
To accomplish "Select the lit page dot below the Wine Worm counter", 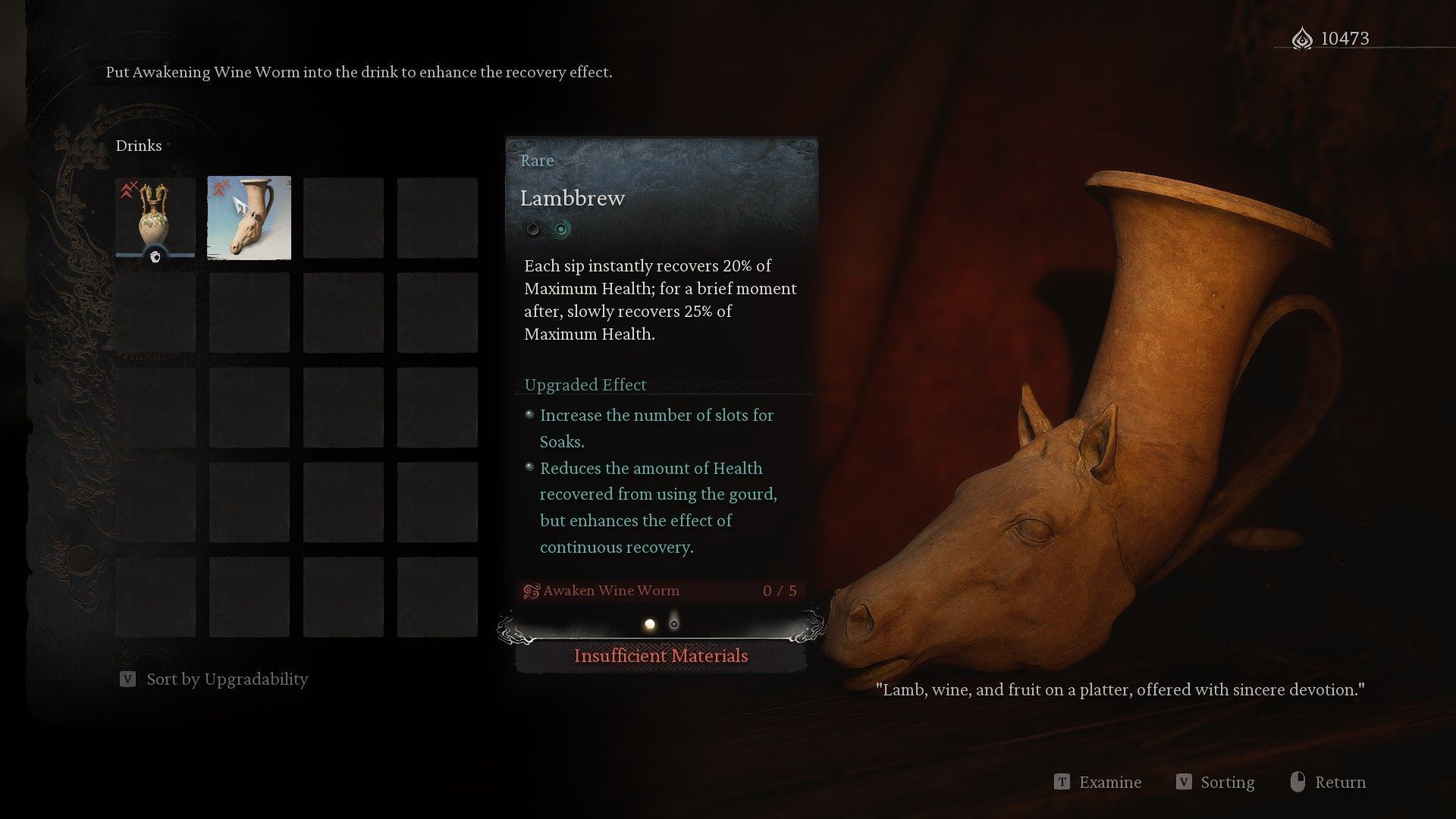I will 650,623.
